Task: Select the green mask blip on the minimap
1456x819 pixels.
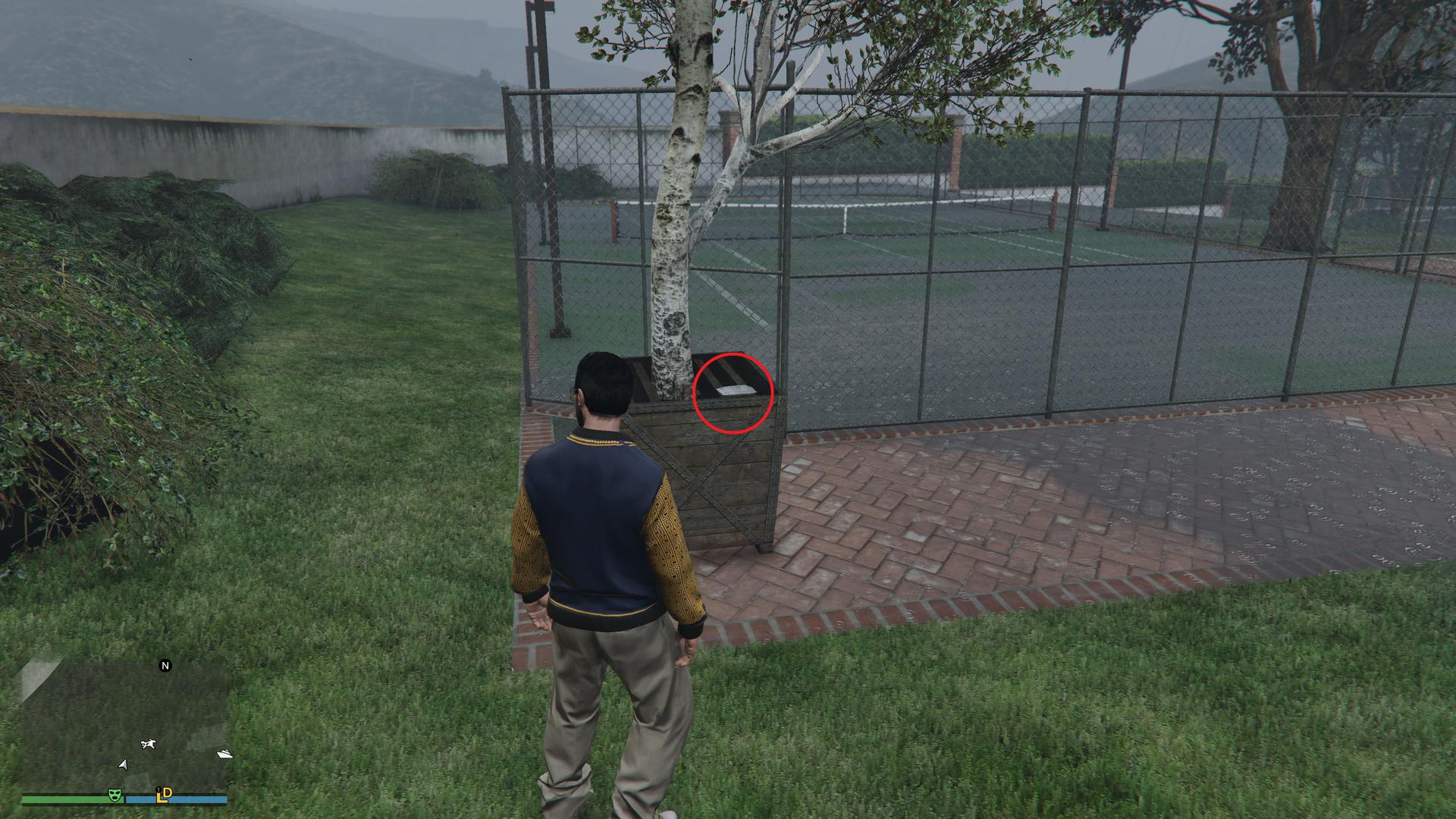Action: (115, 795)
